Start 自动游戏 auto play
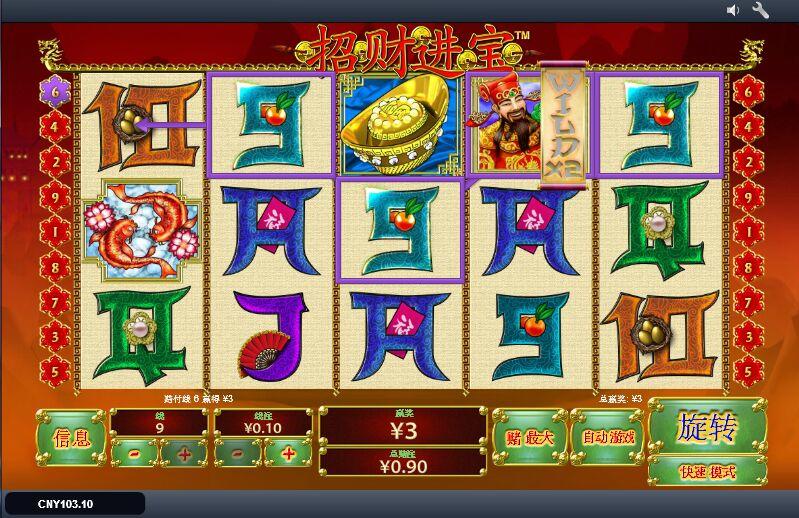The image size is (799, 518). coord(608,437)
